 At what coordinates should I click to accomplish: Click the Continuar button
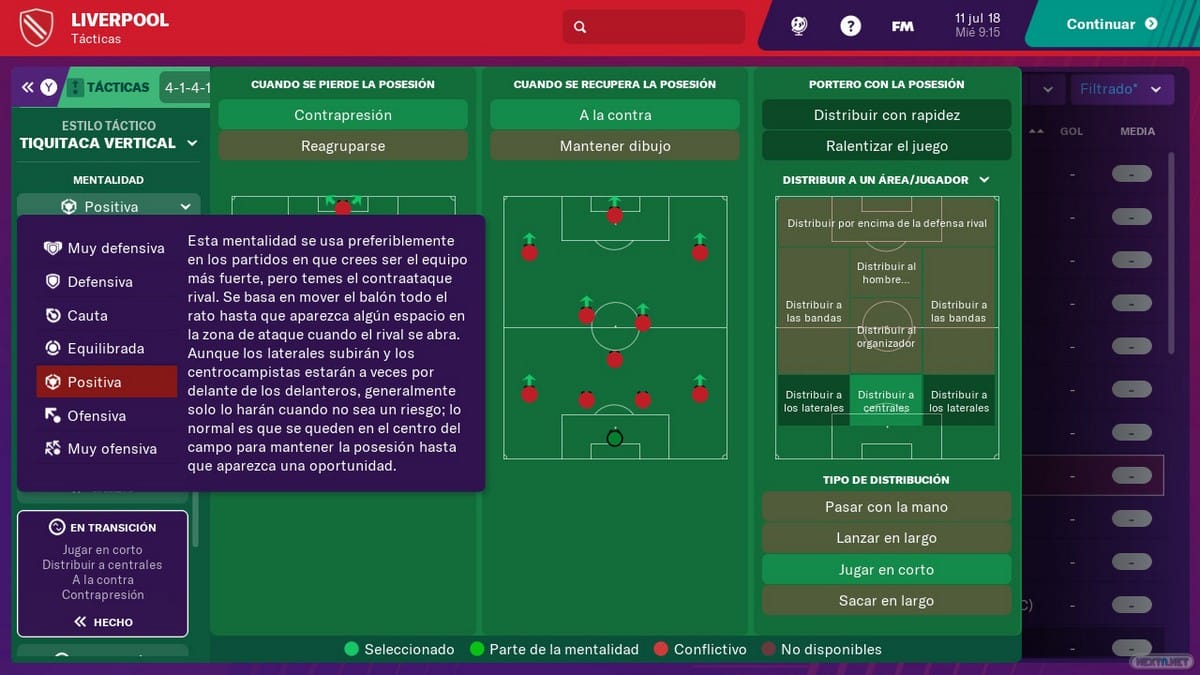(x=1111, y=25)
